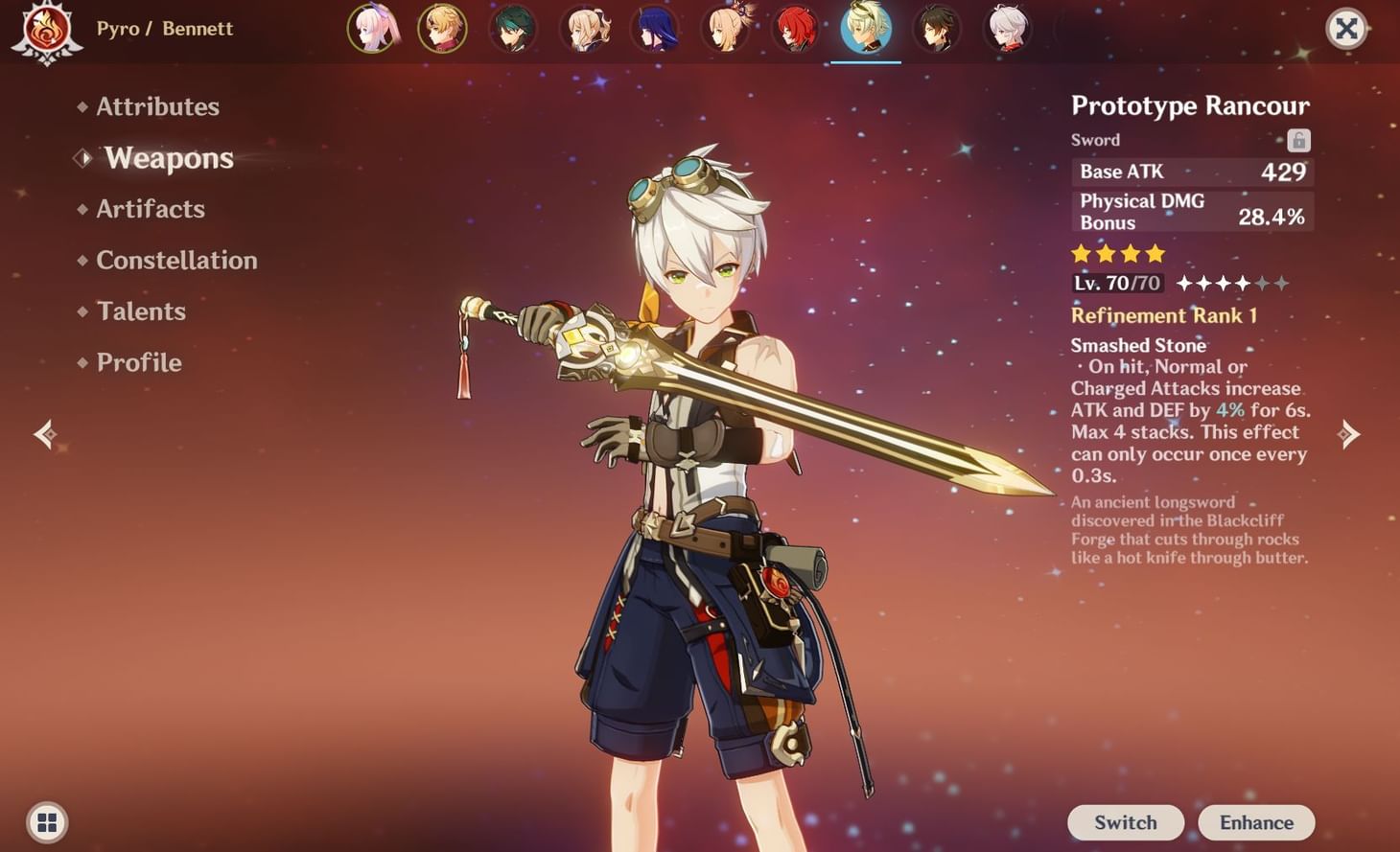The height and width of the screenshot is (852, 1400).
Task: Close the character screen with the X
Action: [x=1346, y=29]
